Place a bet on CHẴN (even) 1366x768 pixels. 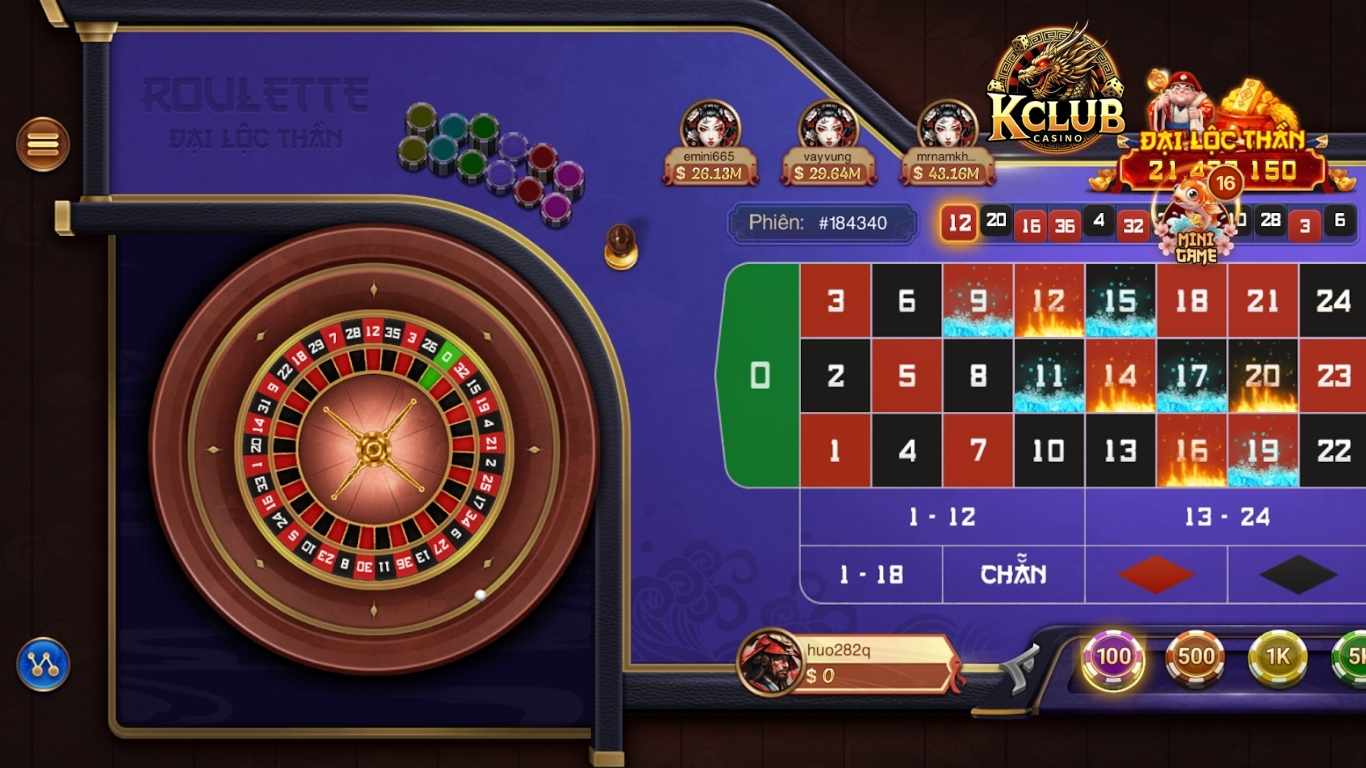pyautogui.click(x=1013, y=573)
